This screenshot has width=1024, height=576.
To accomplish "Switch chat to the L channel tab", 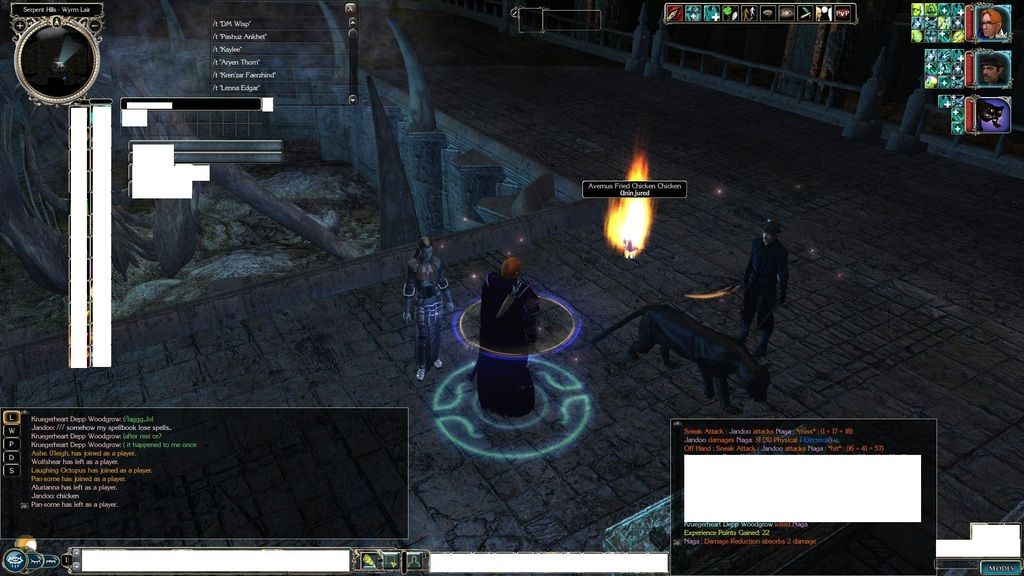I will point(11,417).
